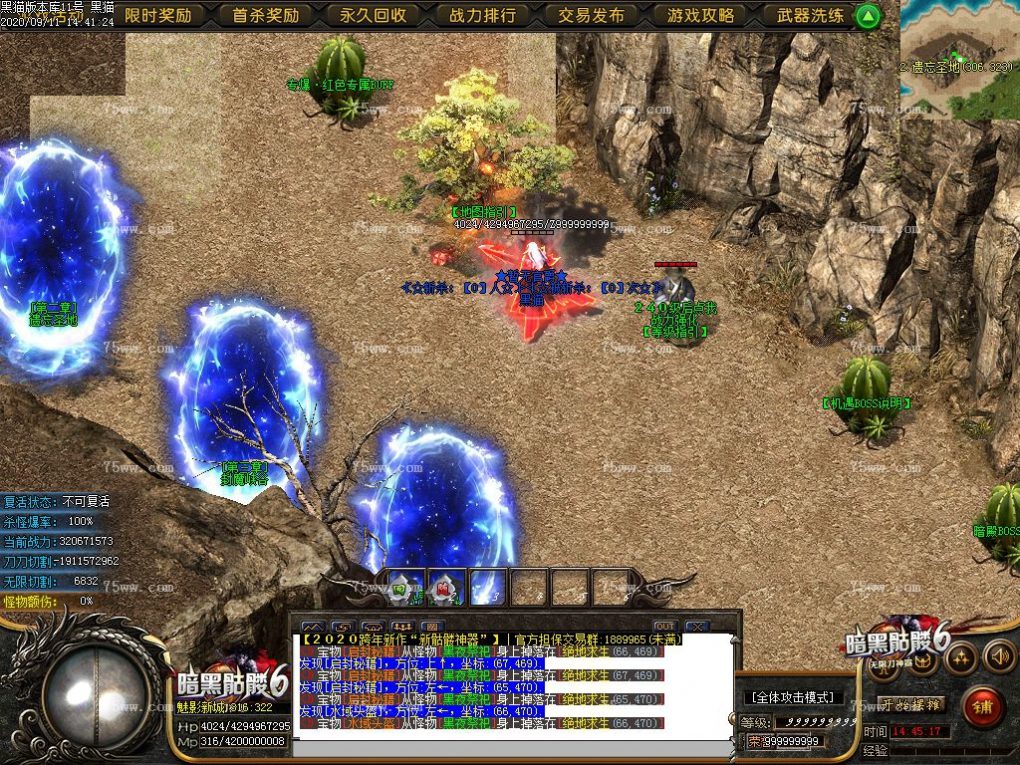Toggle the 全体攻击模式 attack mode

click(x=795, y=697)
